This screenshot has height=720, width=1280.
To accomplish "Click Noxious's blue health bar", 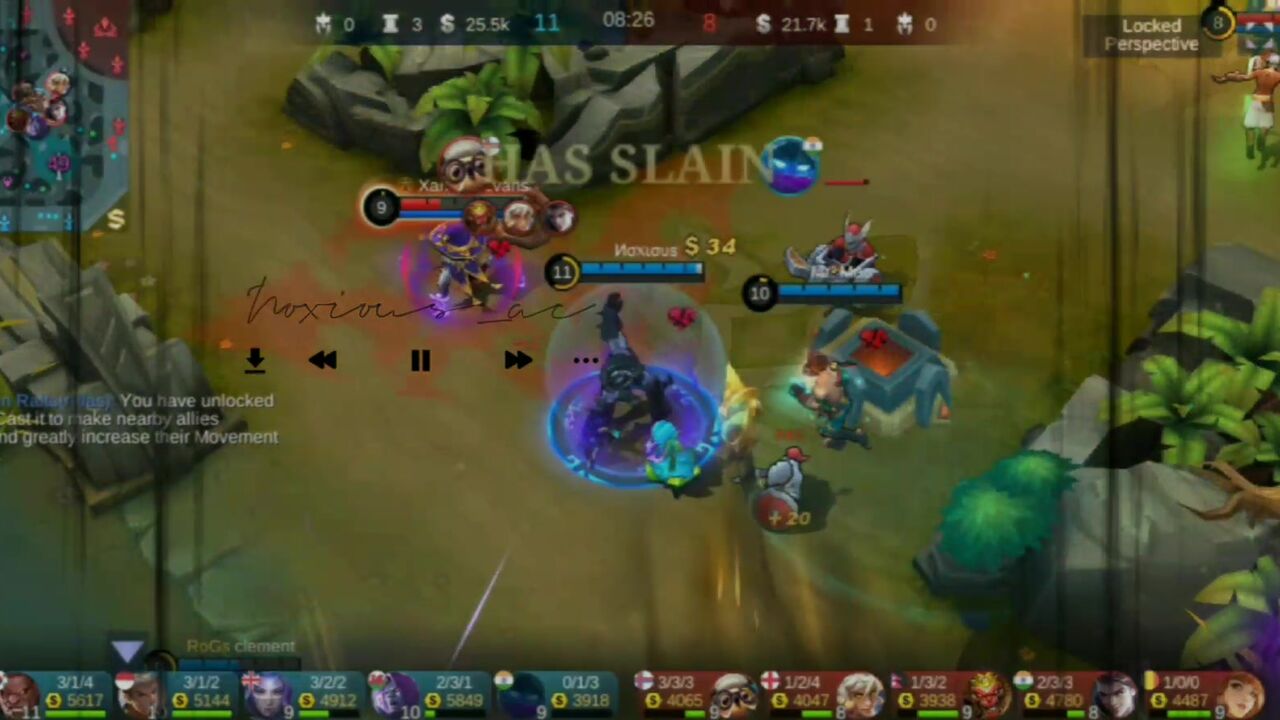I will [640, 270].
